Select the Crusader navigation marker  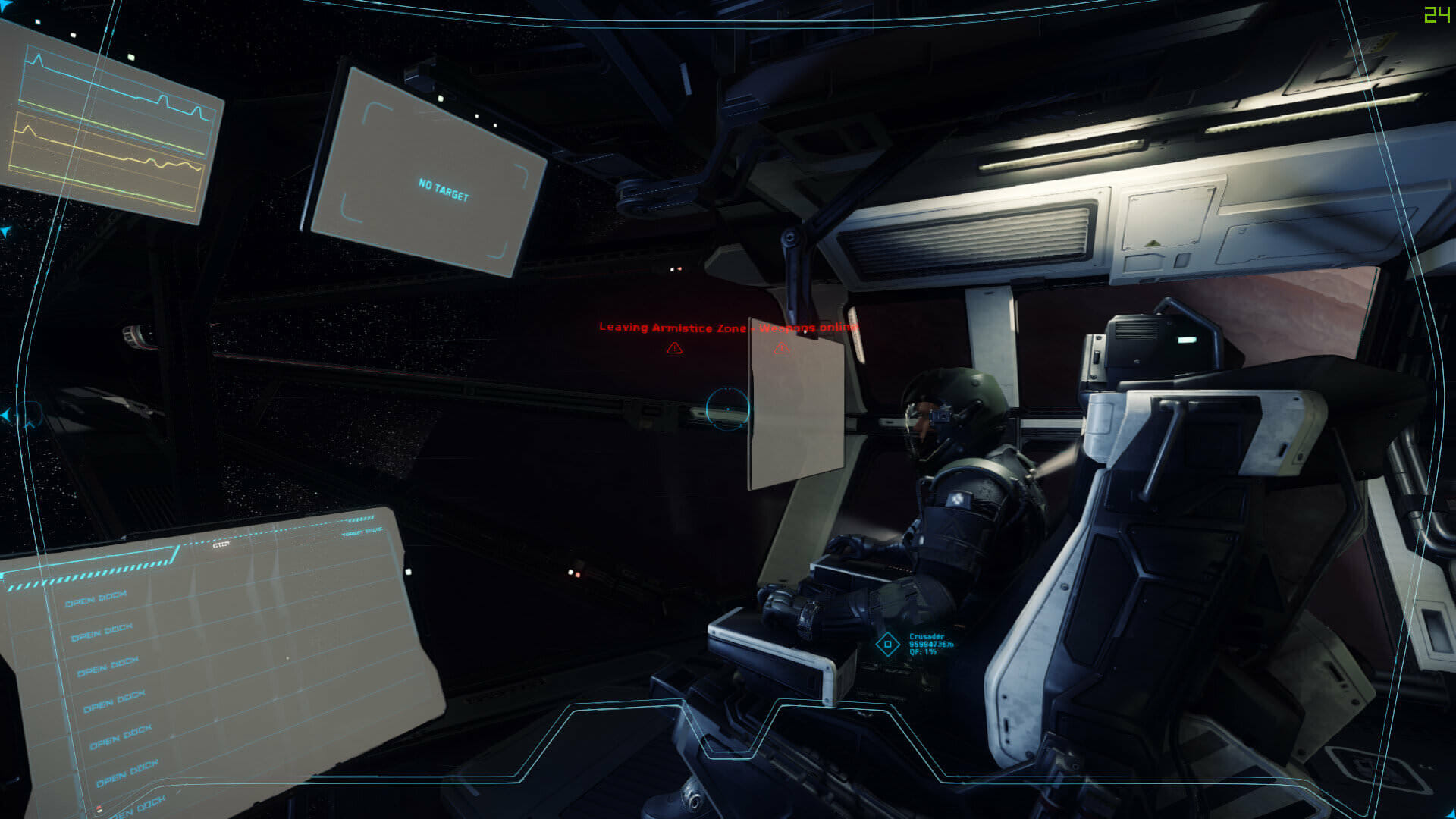point(887,645)
